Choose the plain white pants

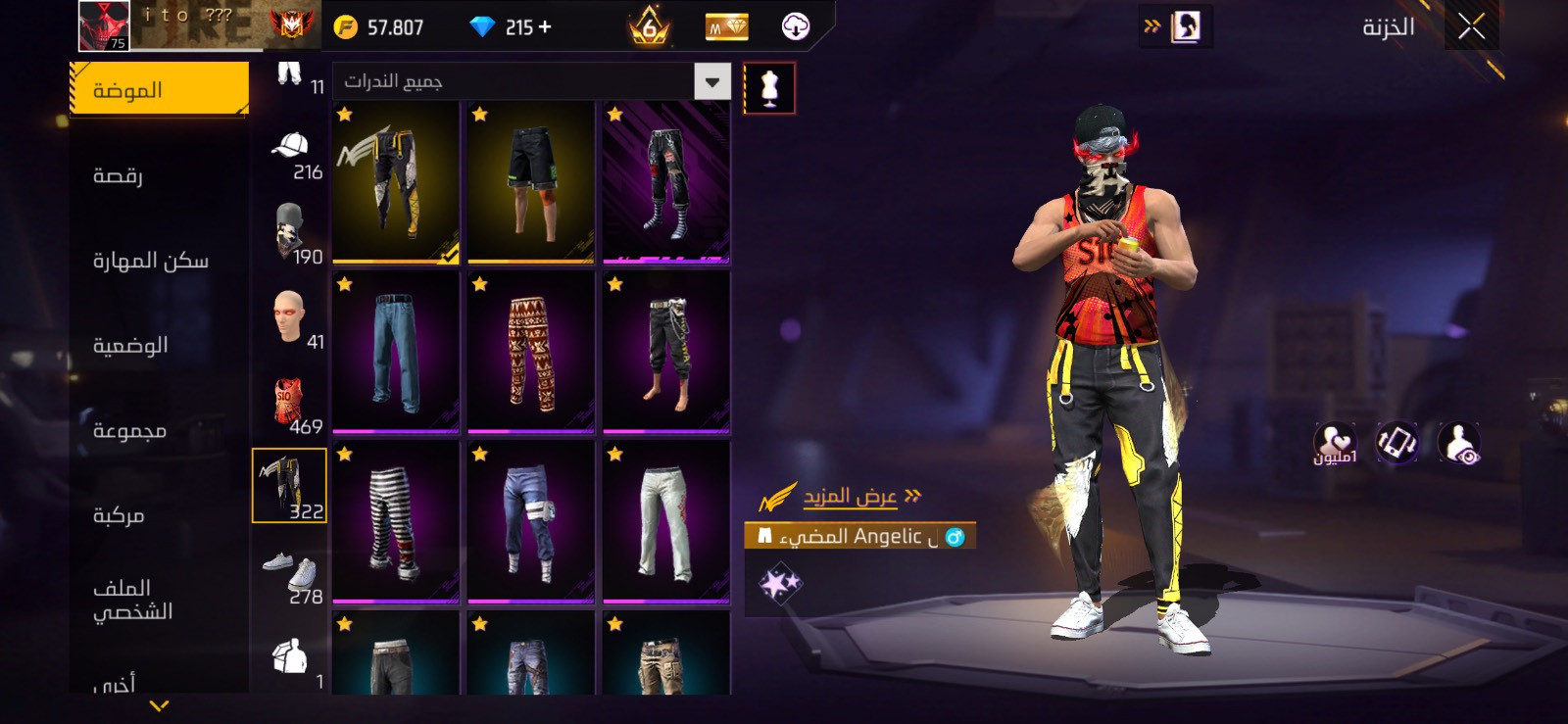[x=666, y=521]
